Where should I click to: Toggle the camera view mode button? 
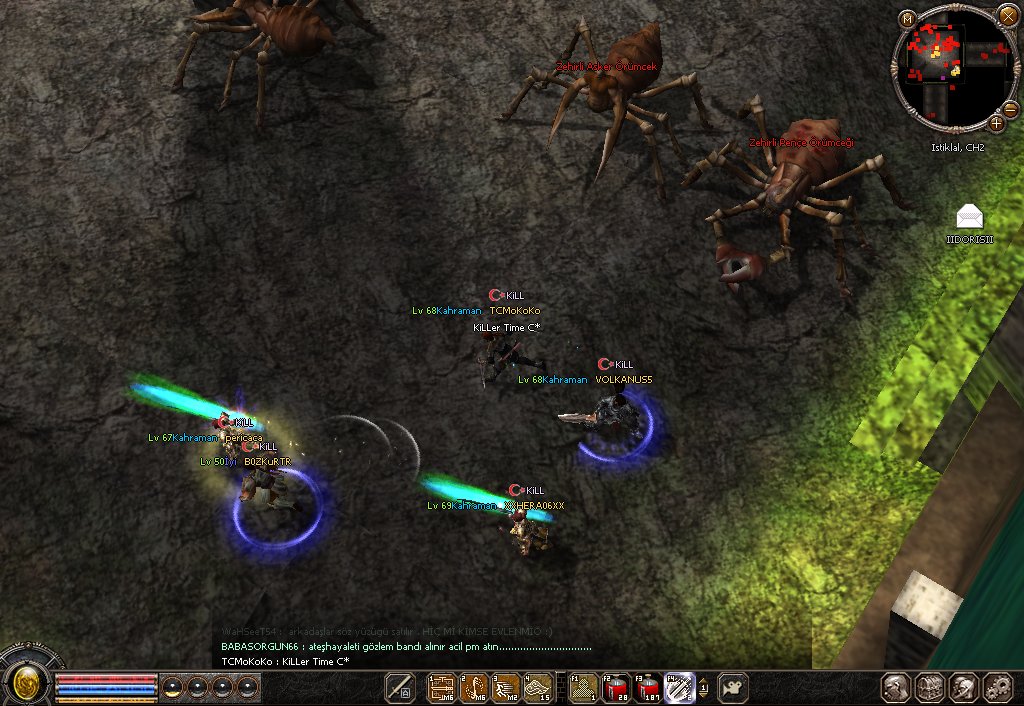[735, 687]
